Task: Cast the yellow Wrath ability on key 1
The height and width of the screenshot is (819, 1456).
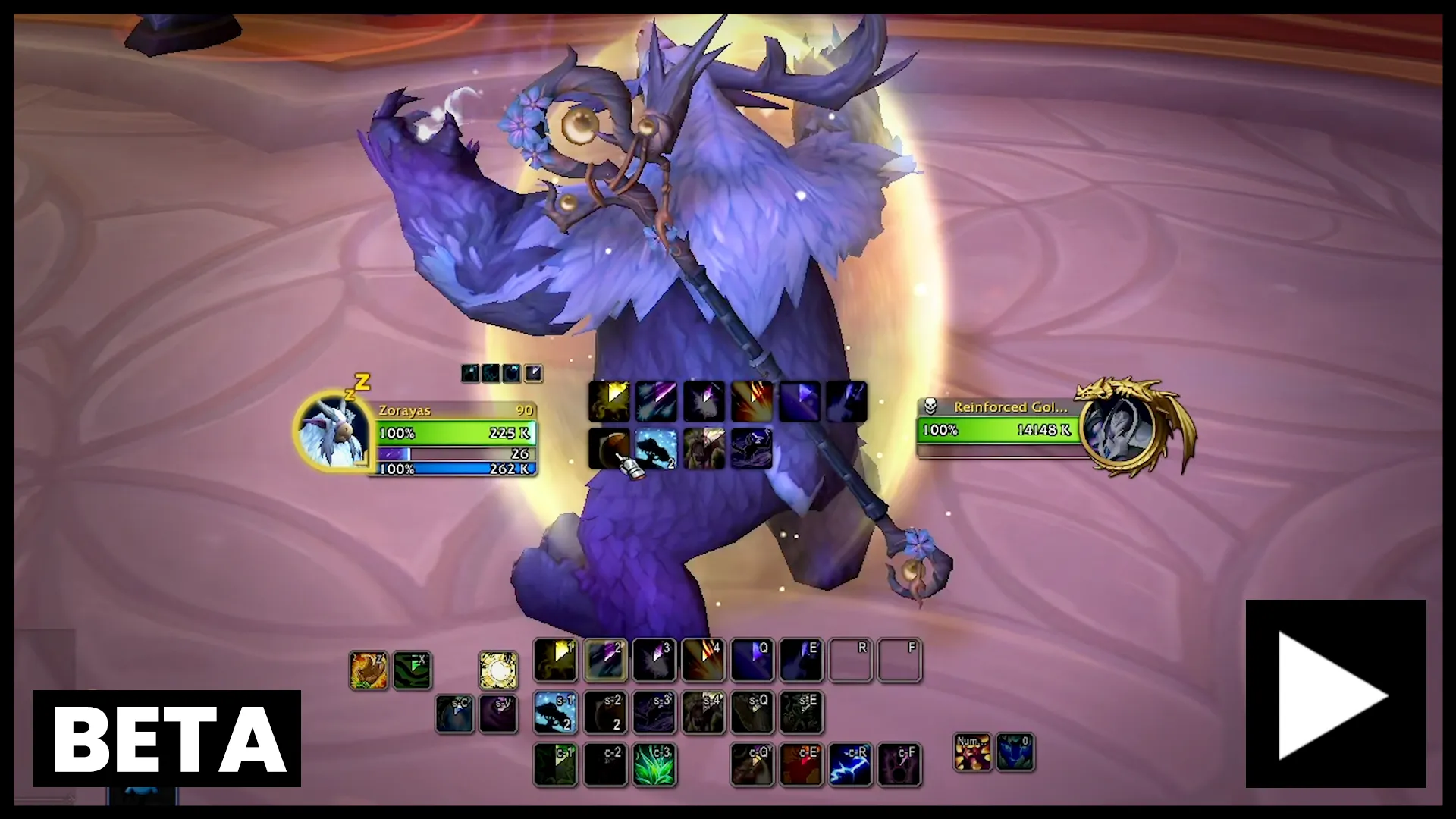Action: click(x=555, y=660)
